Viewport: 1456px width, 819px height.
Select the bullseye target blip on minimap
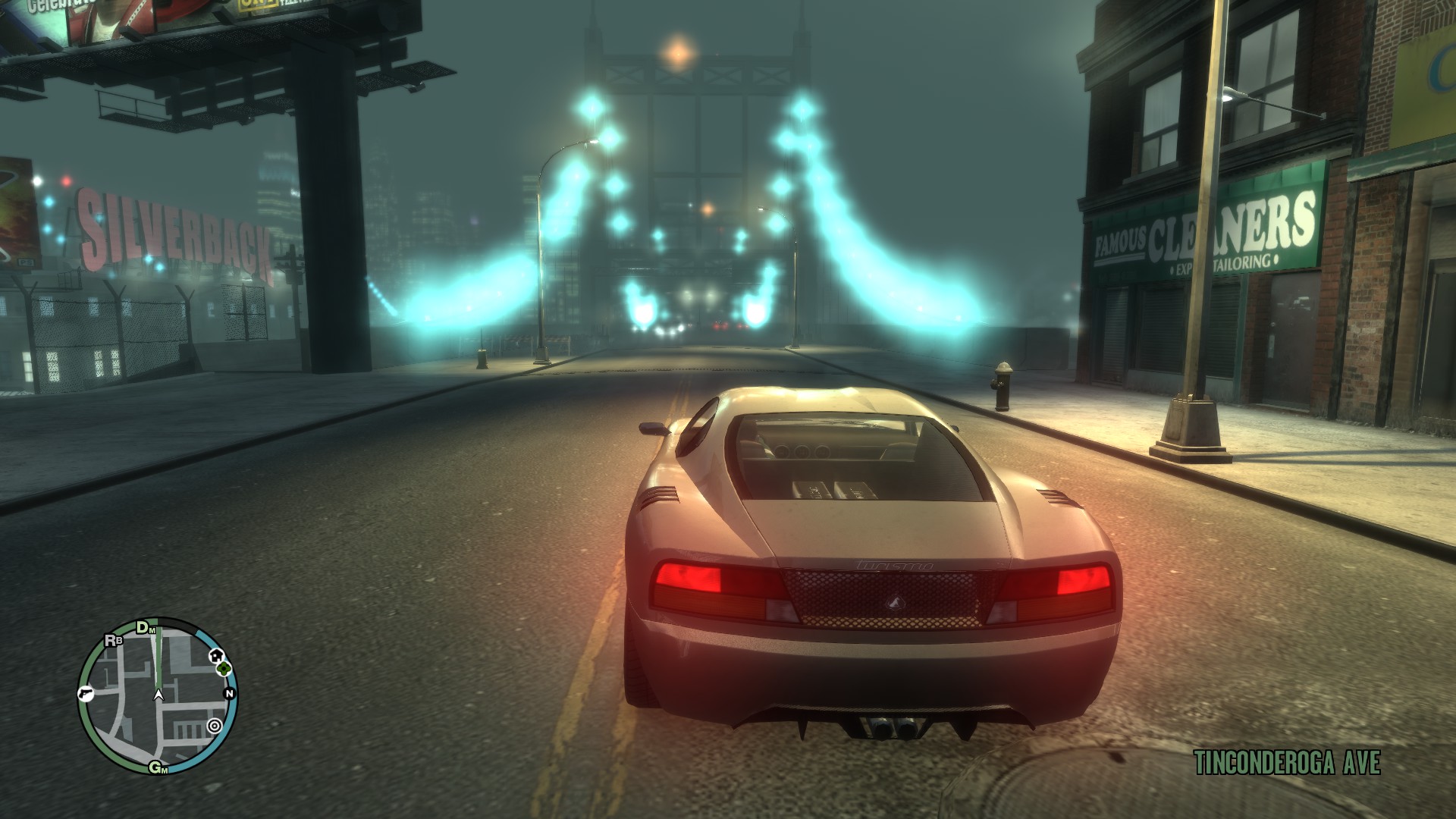point(215,726)
